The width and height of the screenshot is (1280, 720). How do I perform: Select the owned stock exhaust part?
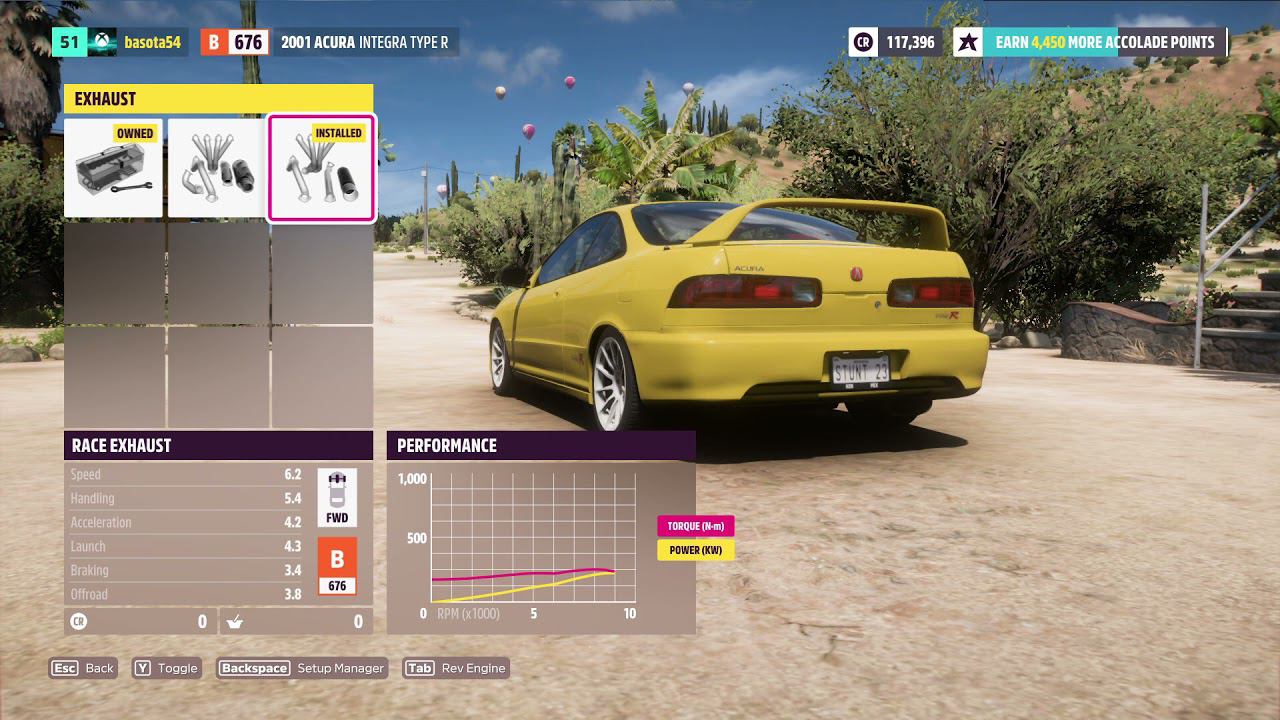113,168
